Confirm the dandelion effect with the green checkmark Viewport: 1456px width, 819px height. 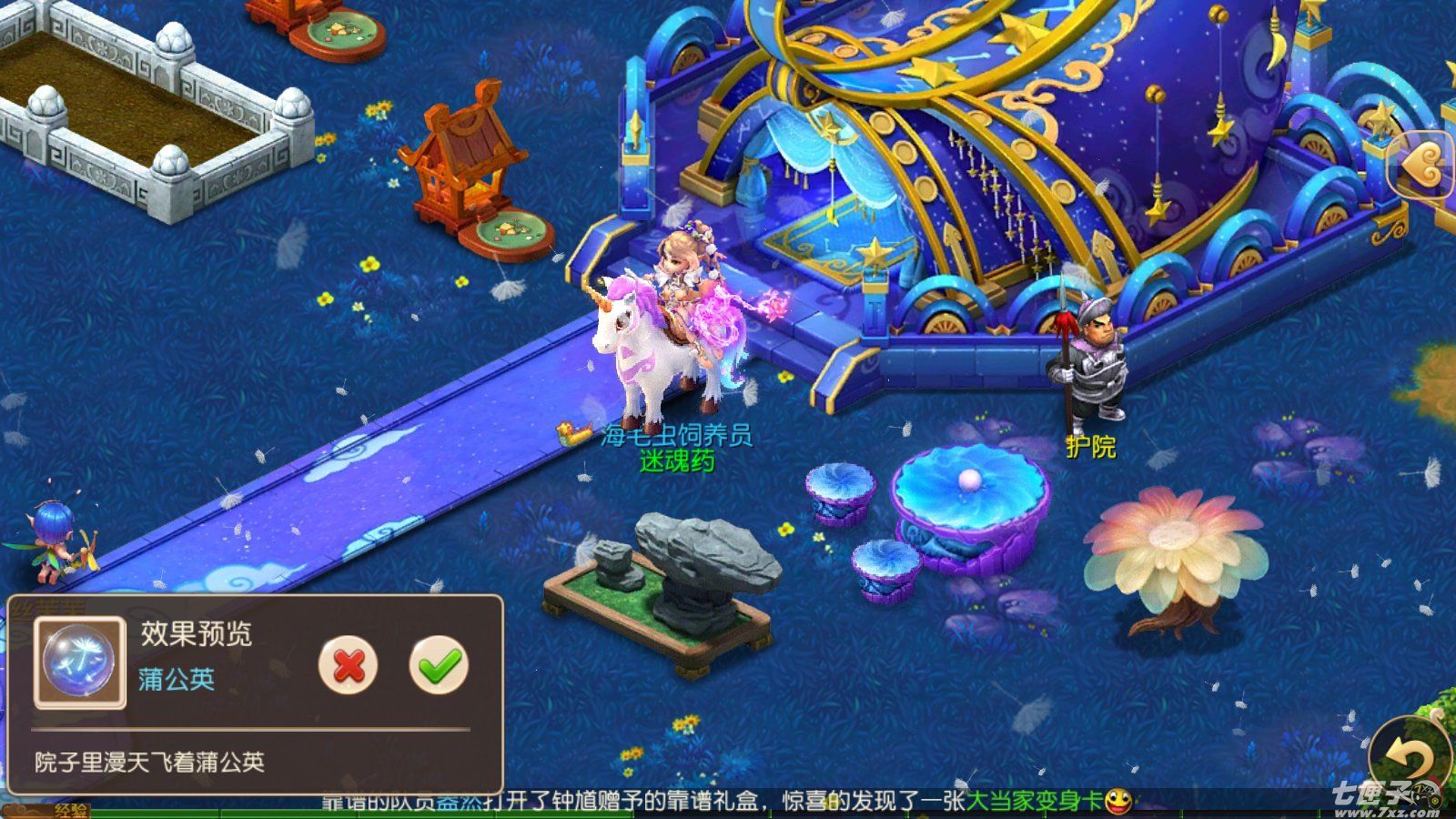(439, 665)
